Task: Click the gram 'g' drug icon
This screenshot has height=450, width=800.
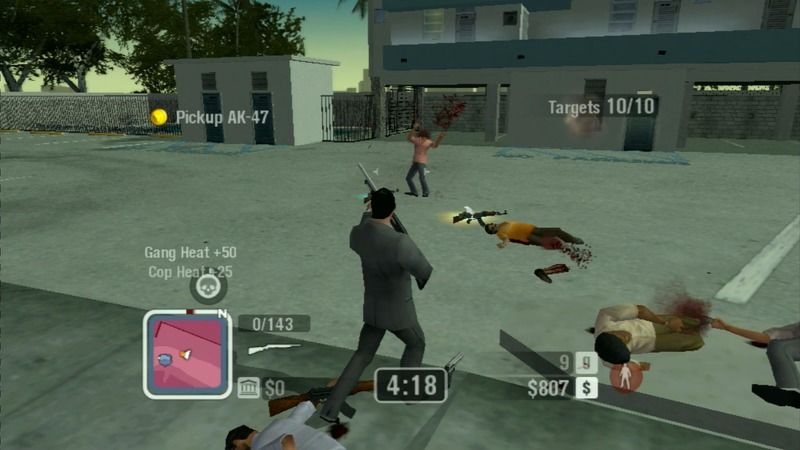Action: pos(587,363)
